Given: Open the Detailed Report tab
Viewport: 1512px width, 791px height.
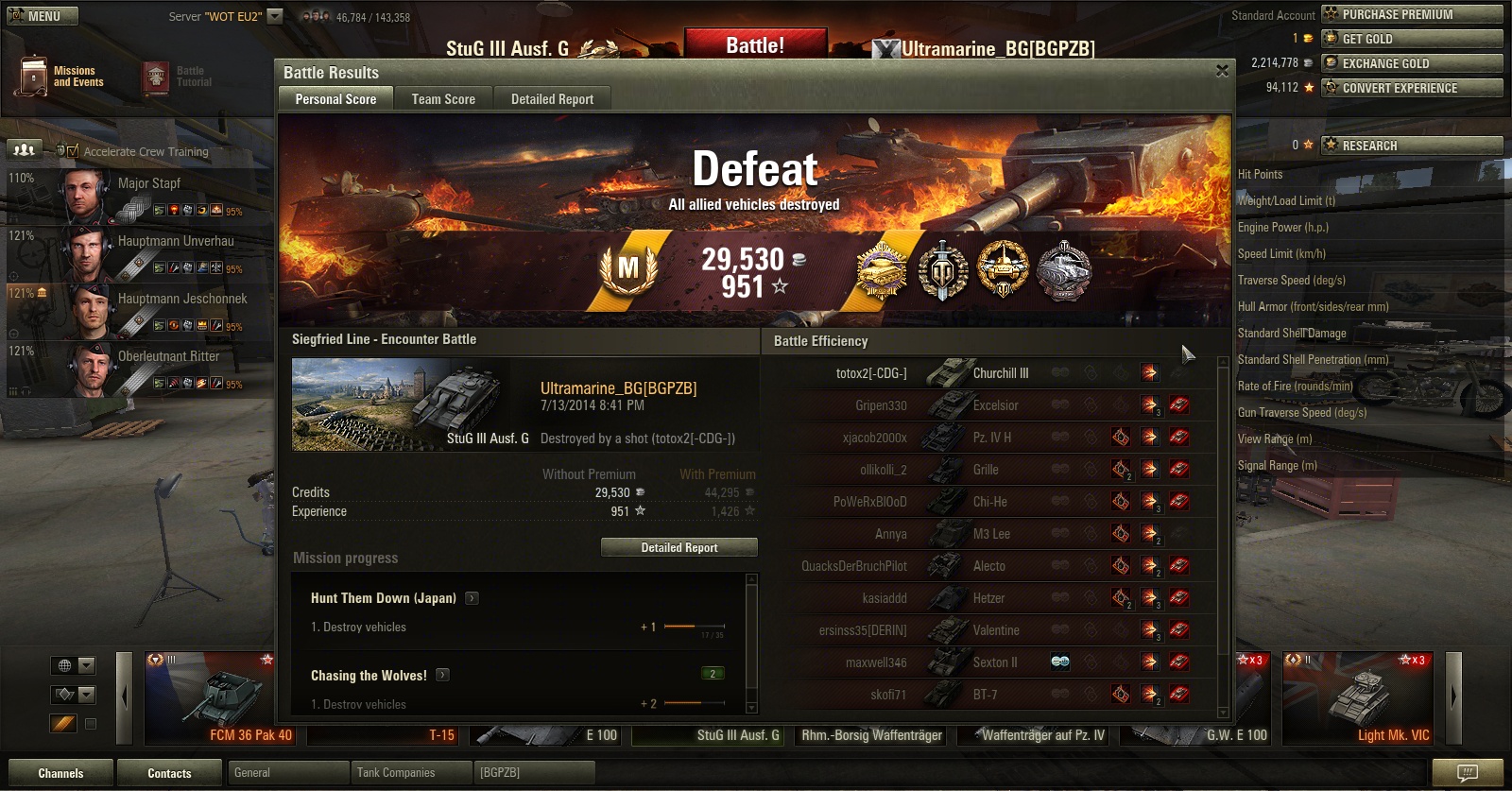Looking at the screenshot, I should pyautogui.click(x=552, y=99).
